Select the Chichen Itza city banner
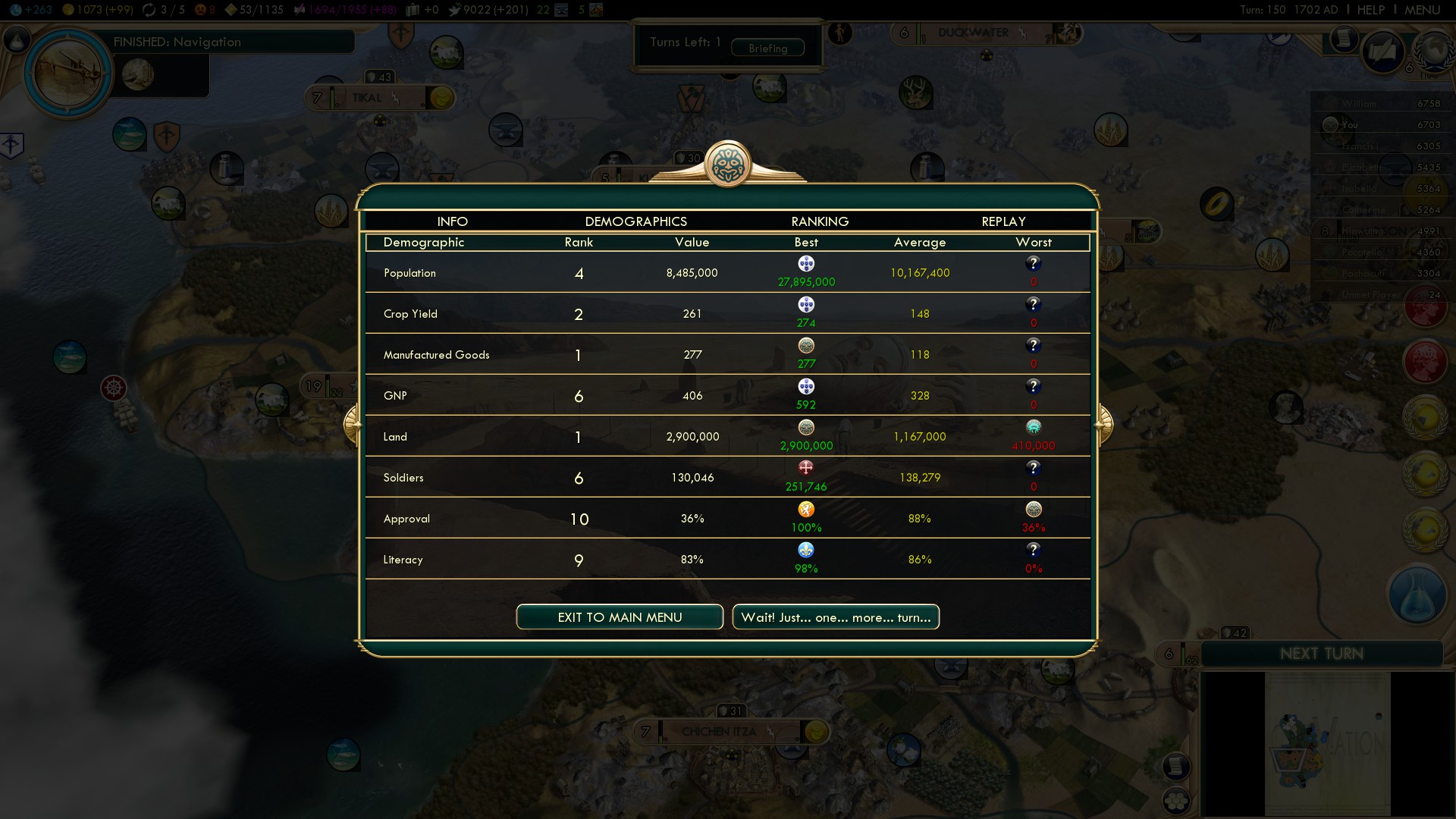 coord(719,732)
